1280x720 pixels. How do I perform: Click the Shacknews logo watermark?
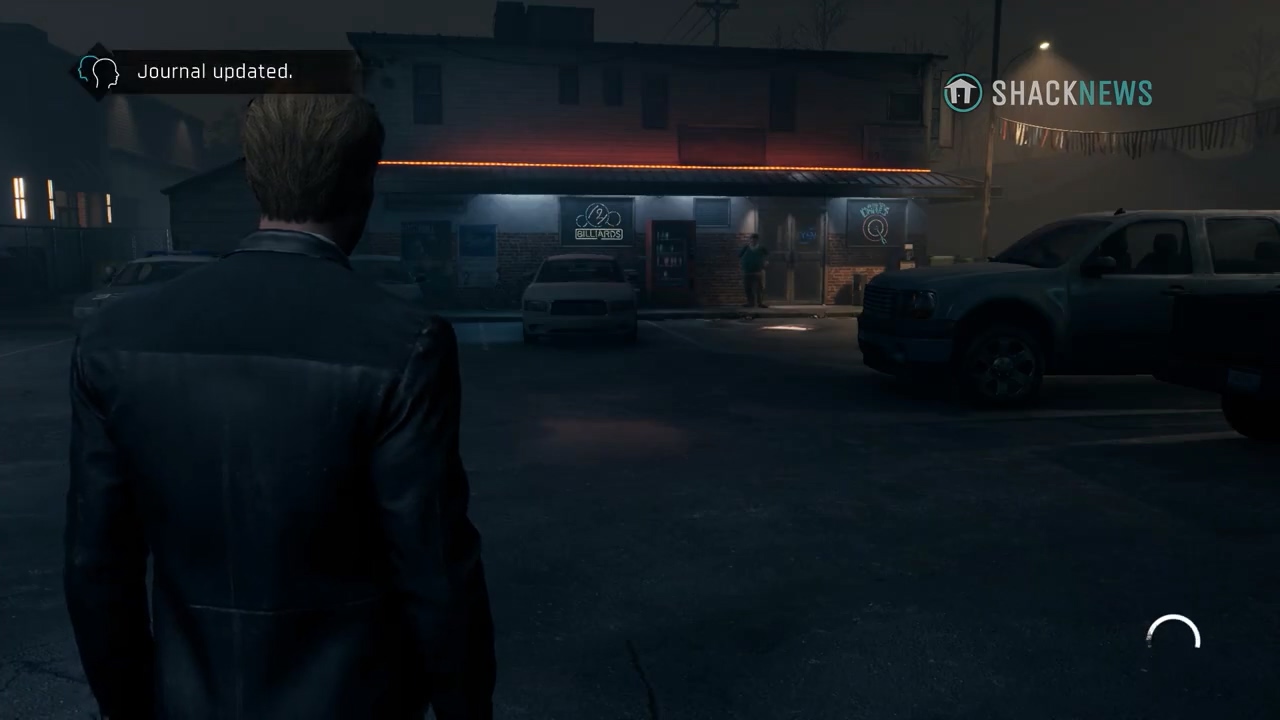pyautogui.click(x=1048, y=93)
